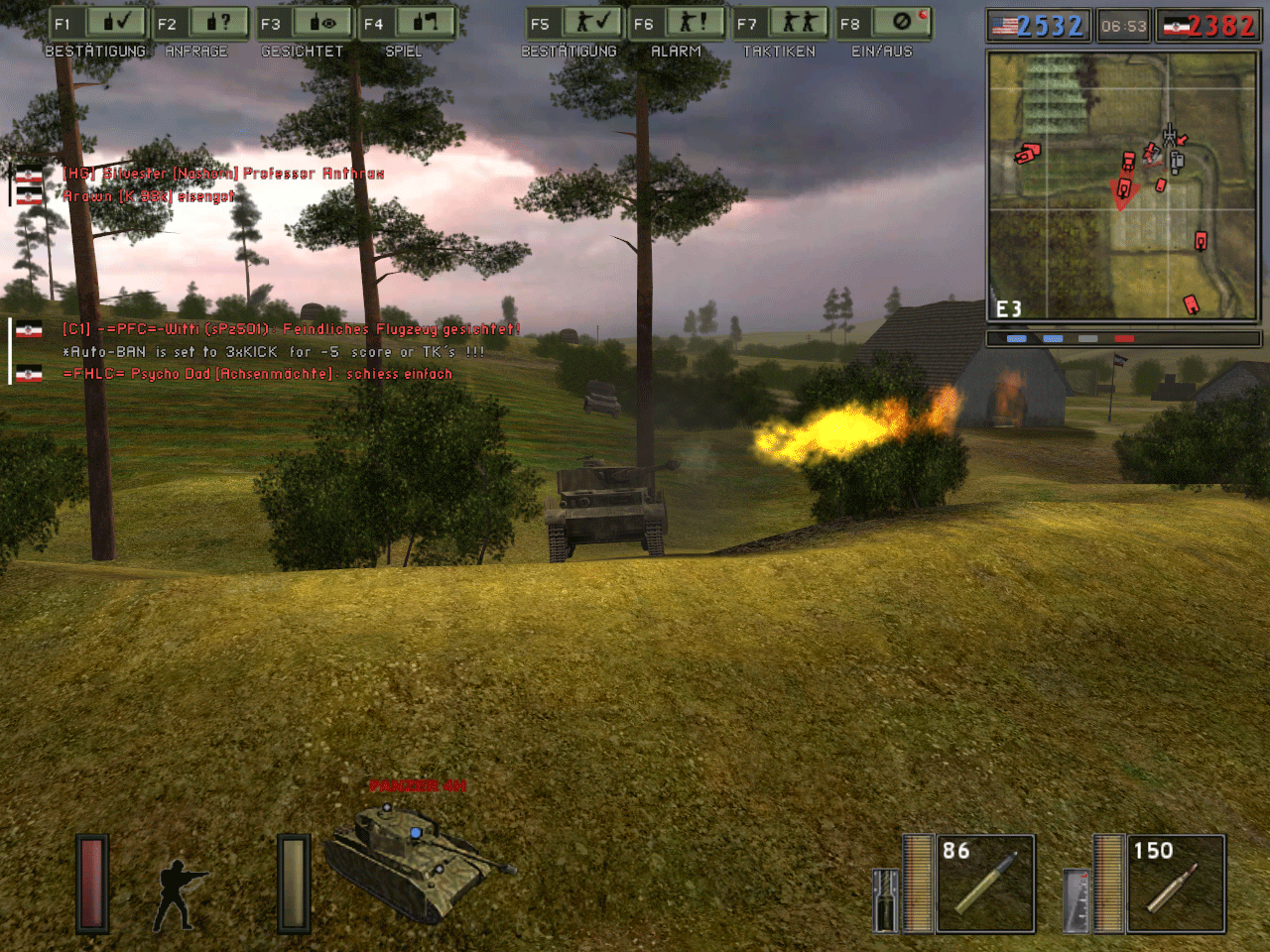Screen dimensions: 1270x952
Task: Click the minimap in the corner
Action: click(1122, 185)
